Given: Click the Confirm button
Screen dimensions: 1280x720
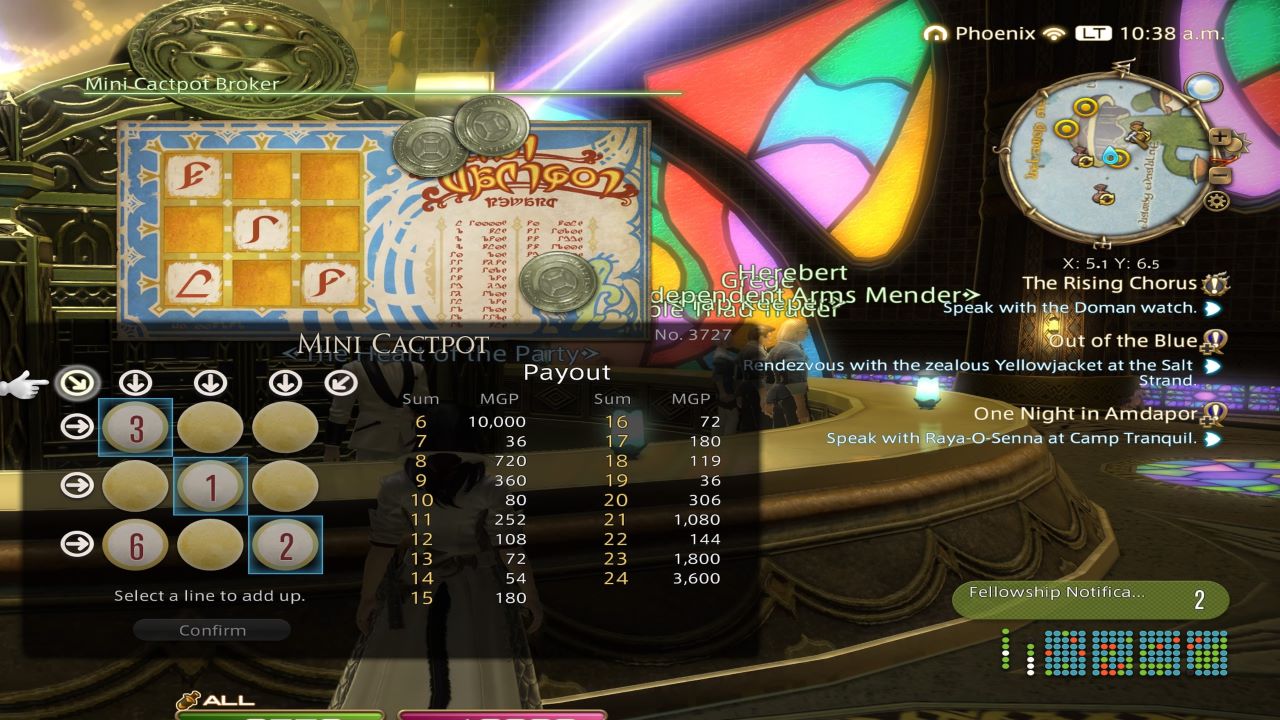Looking at the screenshot, I should point(212,630).
